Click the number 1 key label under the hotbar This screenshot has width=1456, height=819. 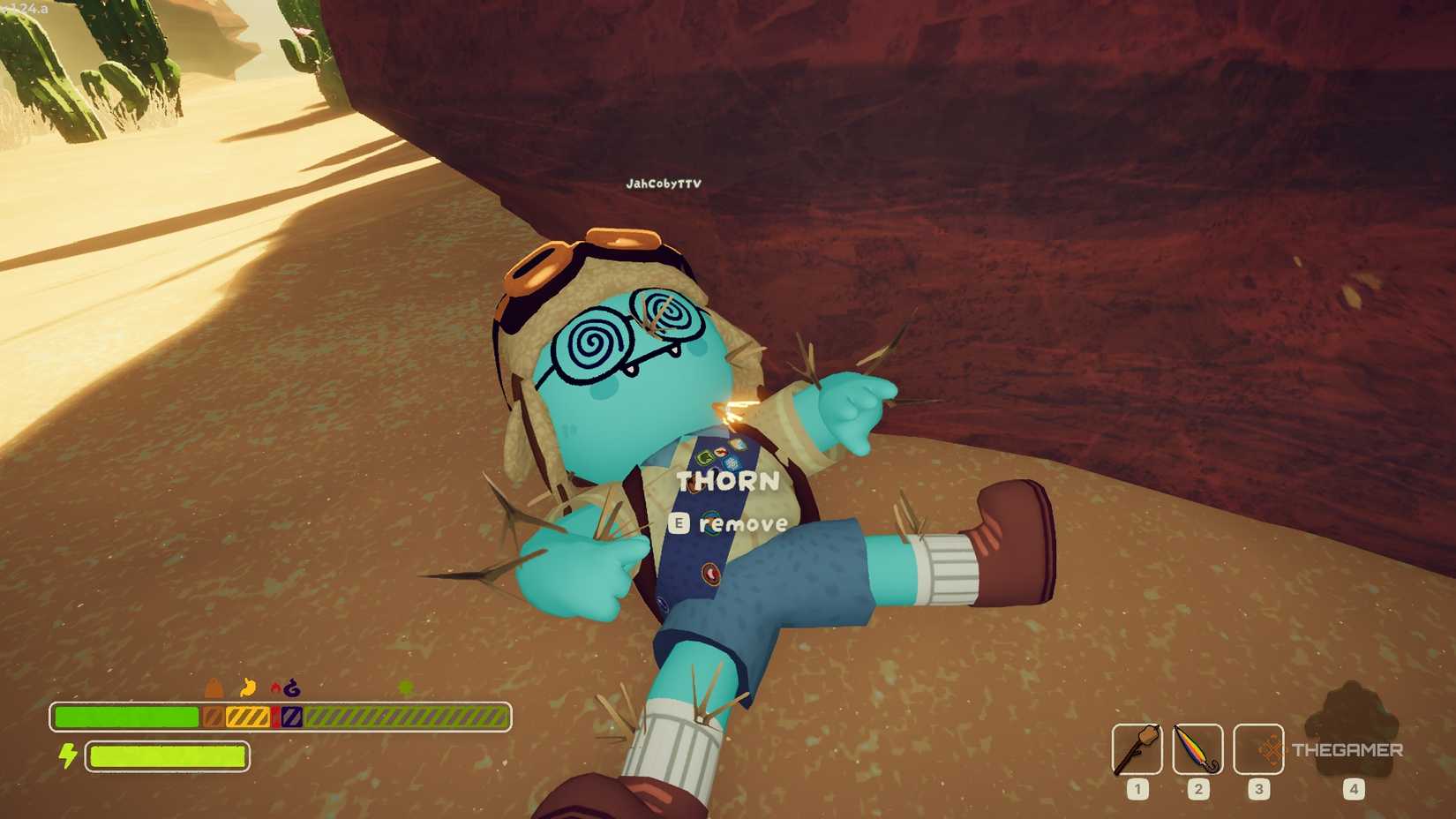pyautogui.click(x=1138, y=788)
